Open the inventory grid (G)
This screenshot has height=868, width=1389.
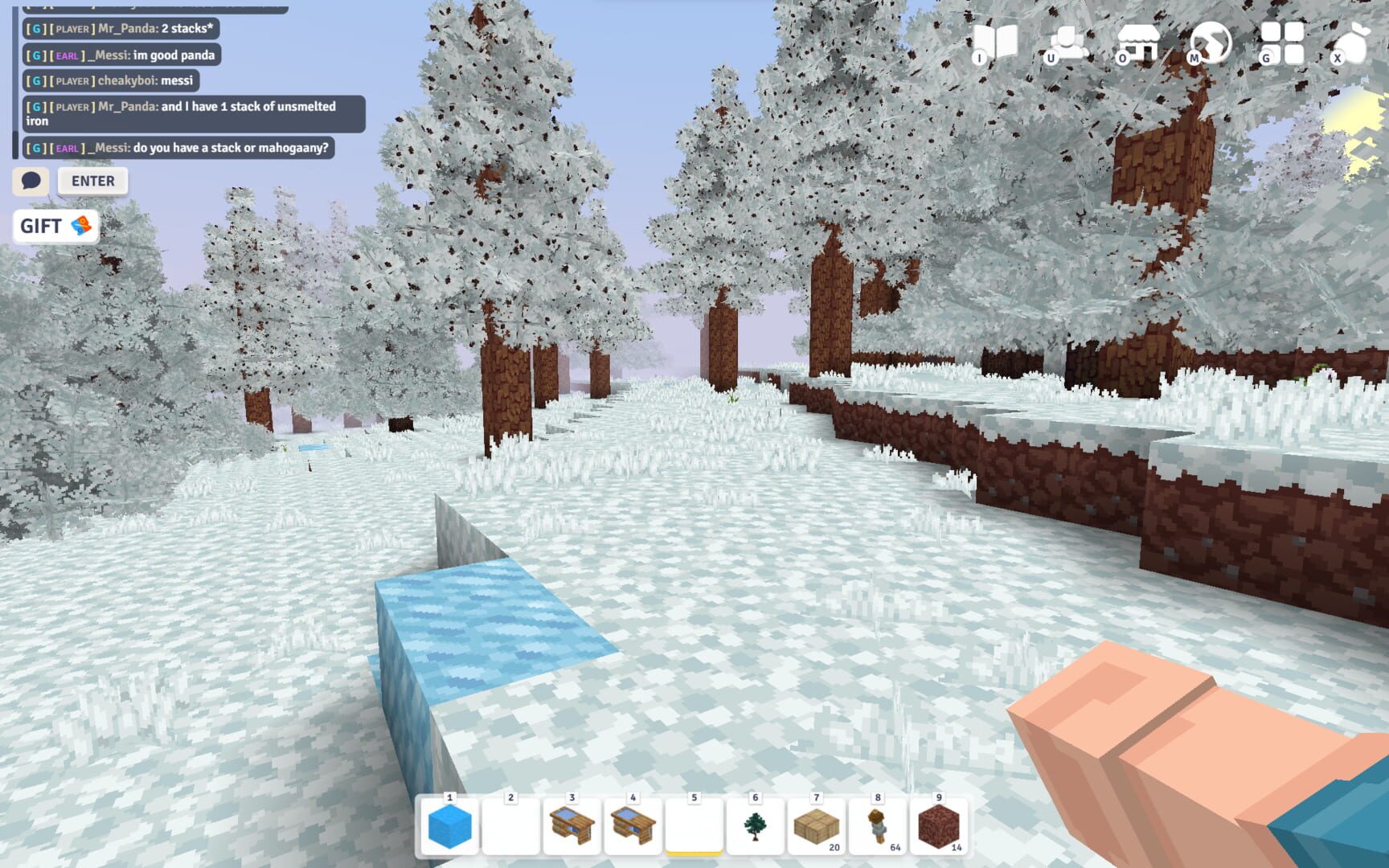(x=1282, y=42)
